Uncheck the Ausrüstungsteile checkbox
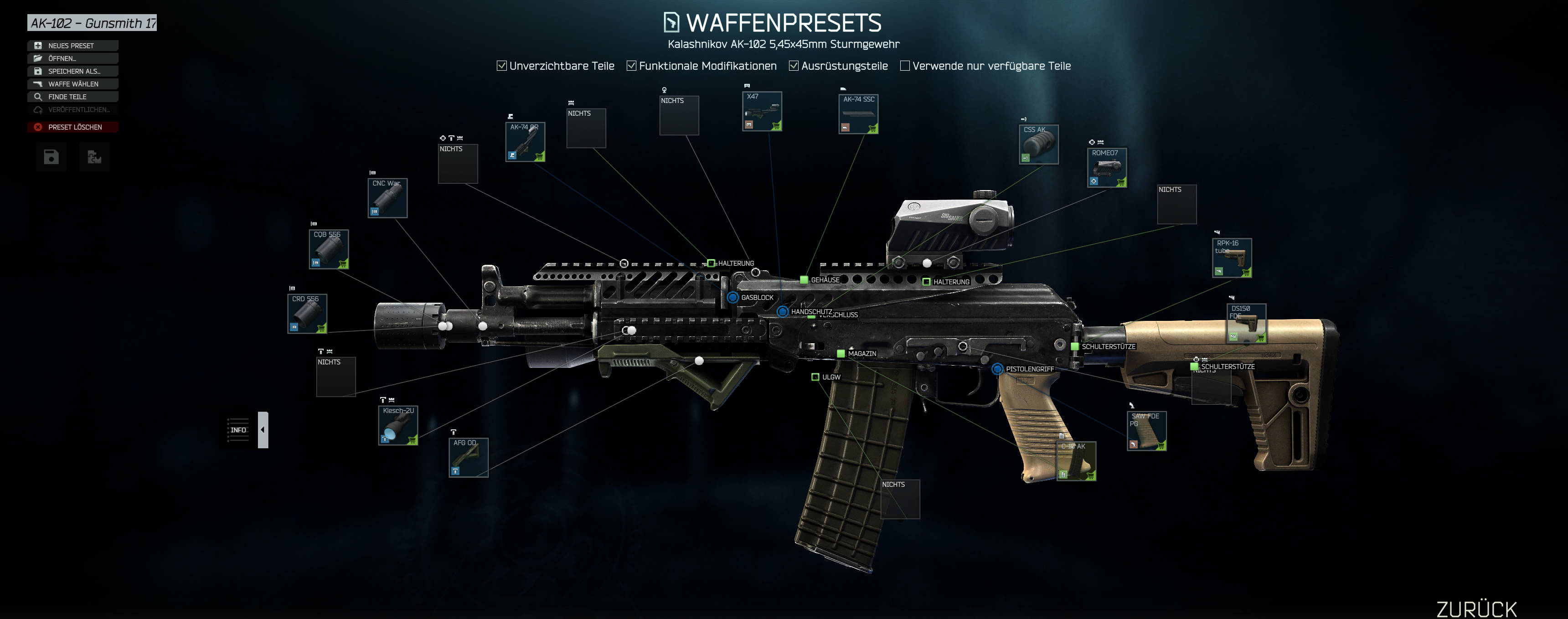Screen dimensions: 1568x619 click(x=794, y=66)
